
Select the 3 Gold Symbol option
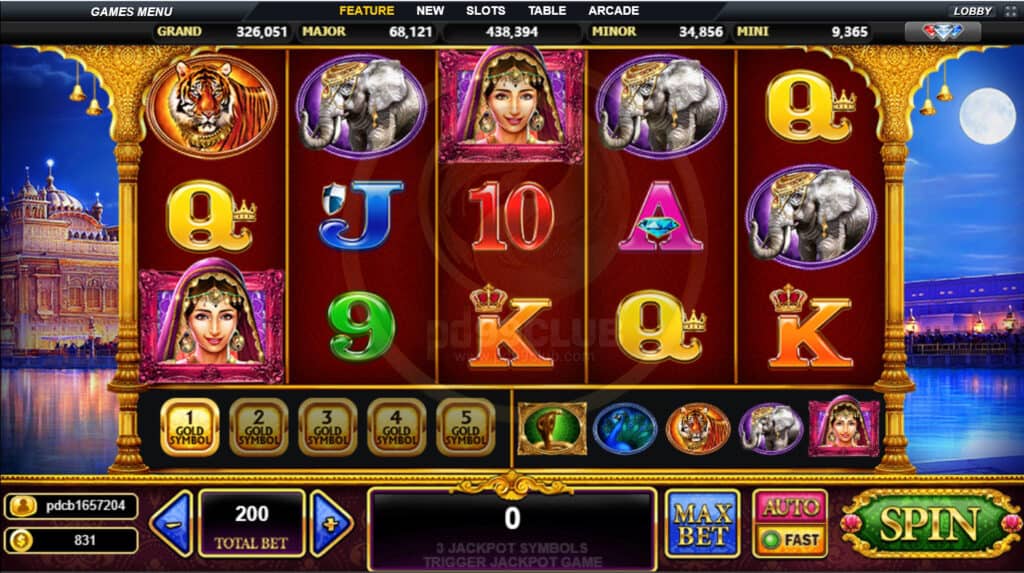point(327,427)
